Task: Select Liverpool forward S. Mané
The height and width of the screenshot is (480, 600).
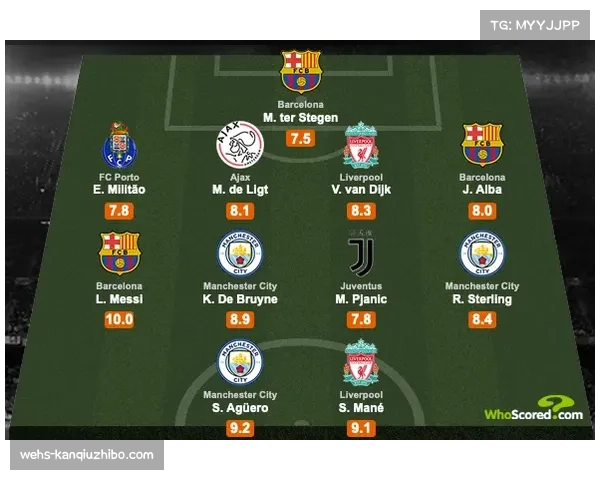Action: click(360, 409)
